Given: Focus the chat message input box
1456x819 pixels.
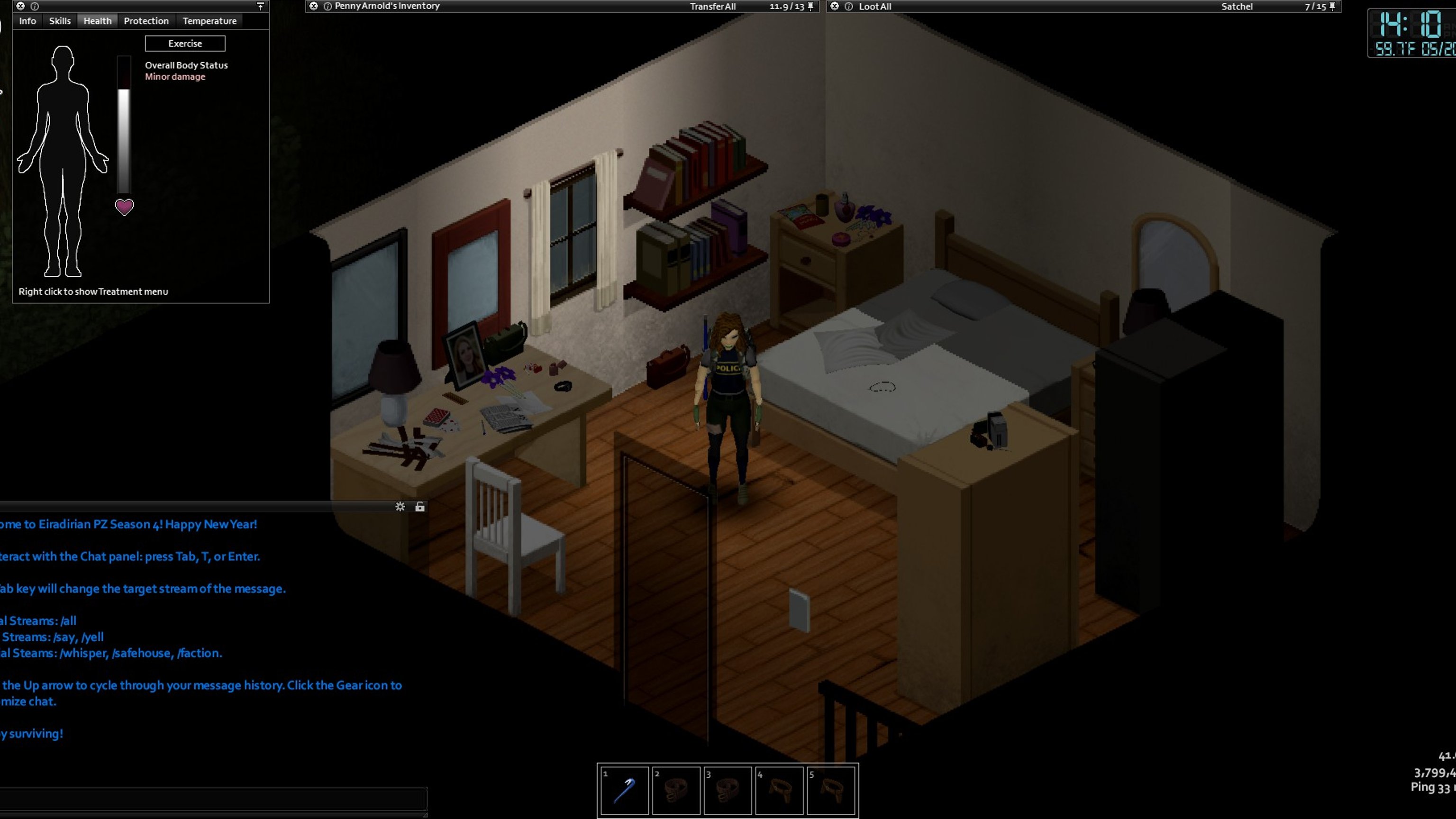Looking at the screenshot, I should pos(213,799).
